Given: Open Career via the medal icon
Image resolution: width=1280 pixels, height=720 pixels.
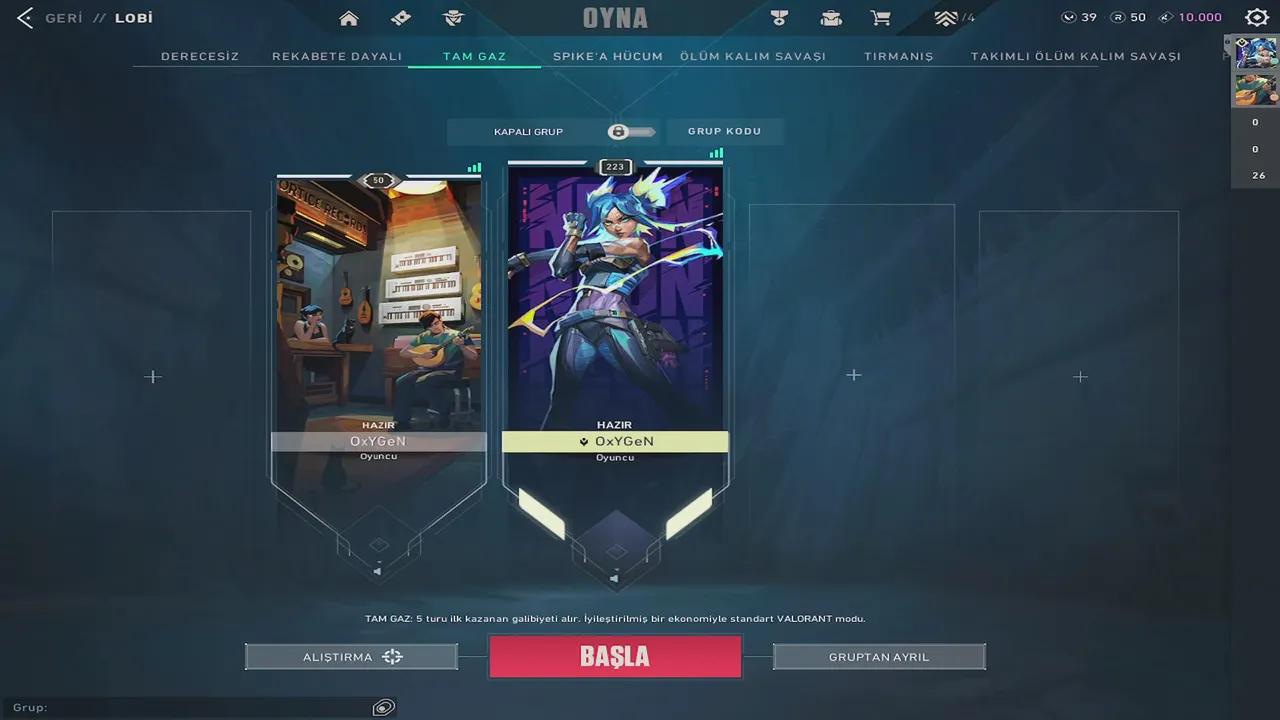Looking at the screenshot, I should pos(779,18).
